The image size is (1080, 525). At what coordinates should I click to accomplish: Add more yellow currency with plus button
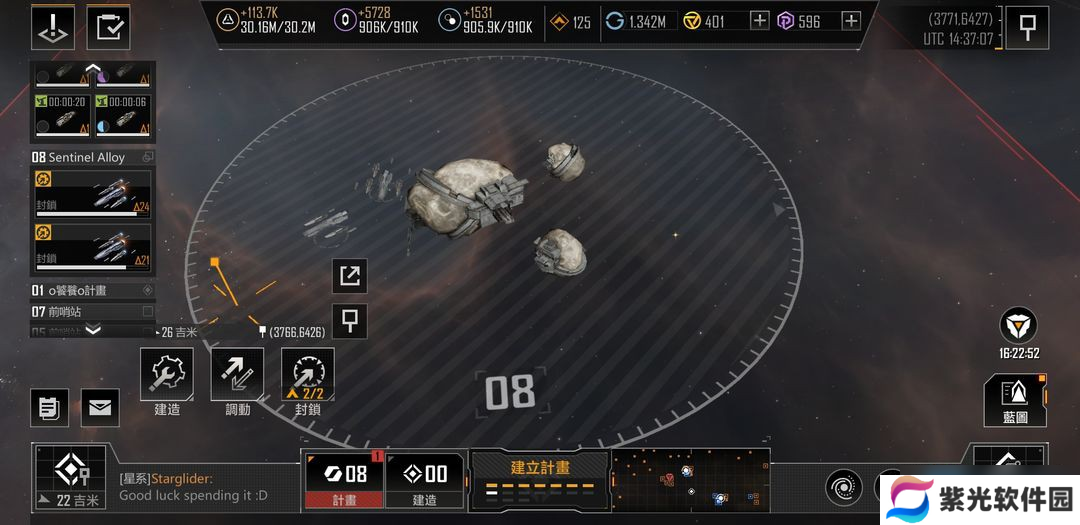(759, 21)
